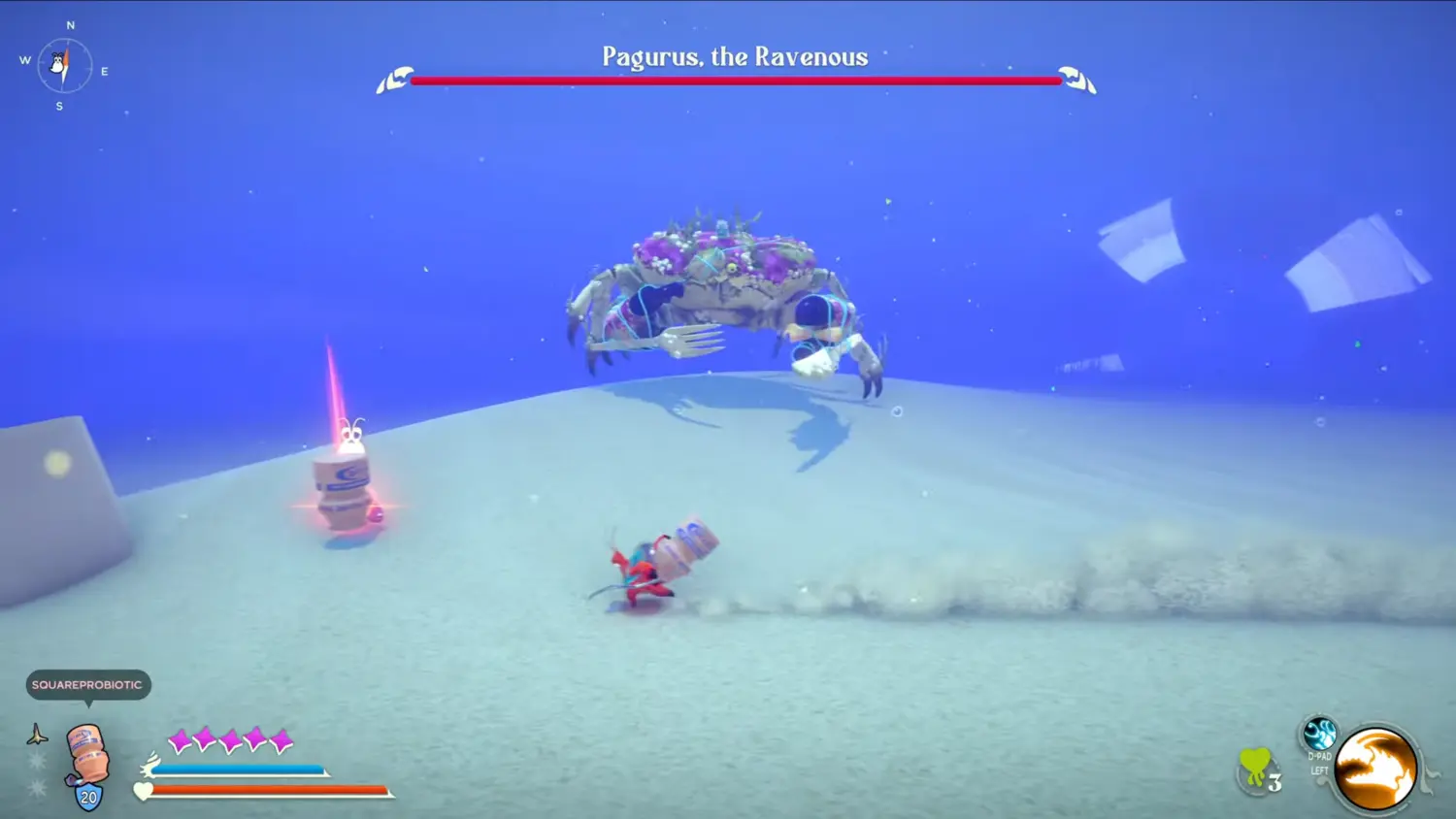Toggle the leftmost pink star indicator
This screenshot has height=819, width=1456.
tap(179, 739)
